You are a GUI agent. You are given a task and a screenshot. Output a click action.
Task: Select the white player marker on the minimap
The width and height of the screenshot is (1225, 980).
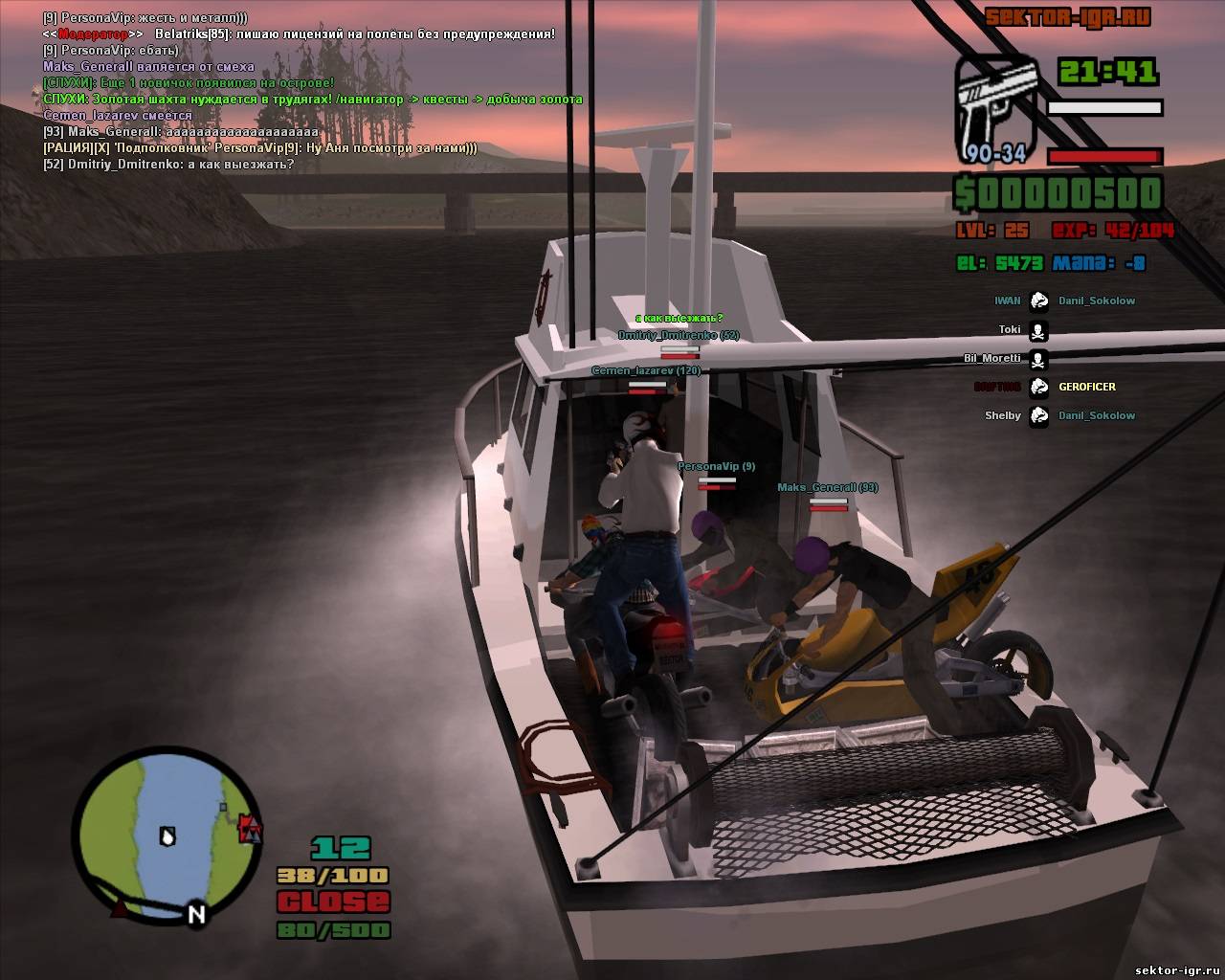tap(168, 836)
